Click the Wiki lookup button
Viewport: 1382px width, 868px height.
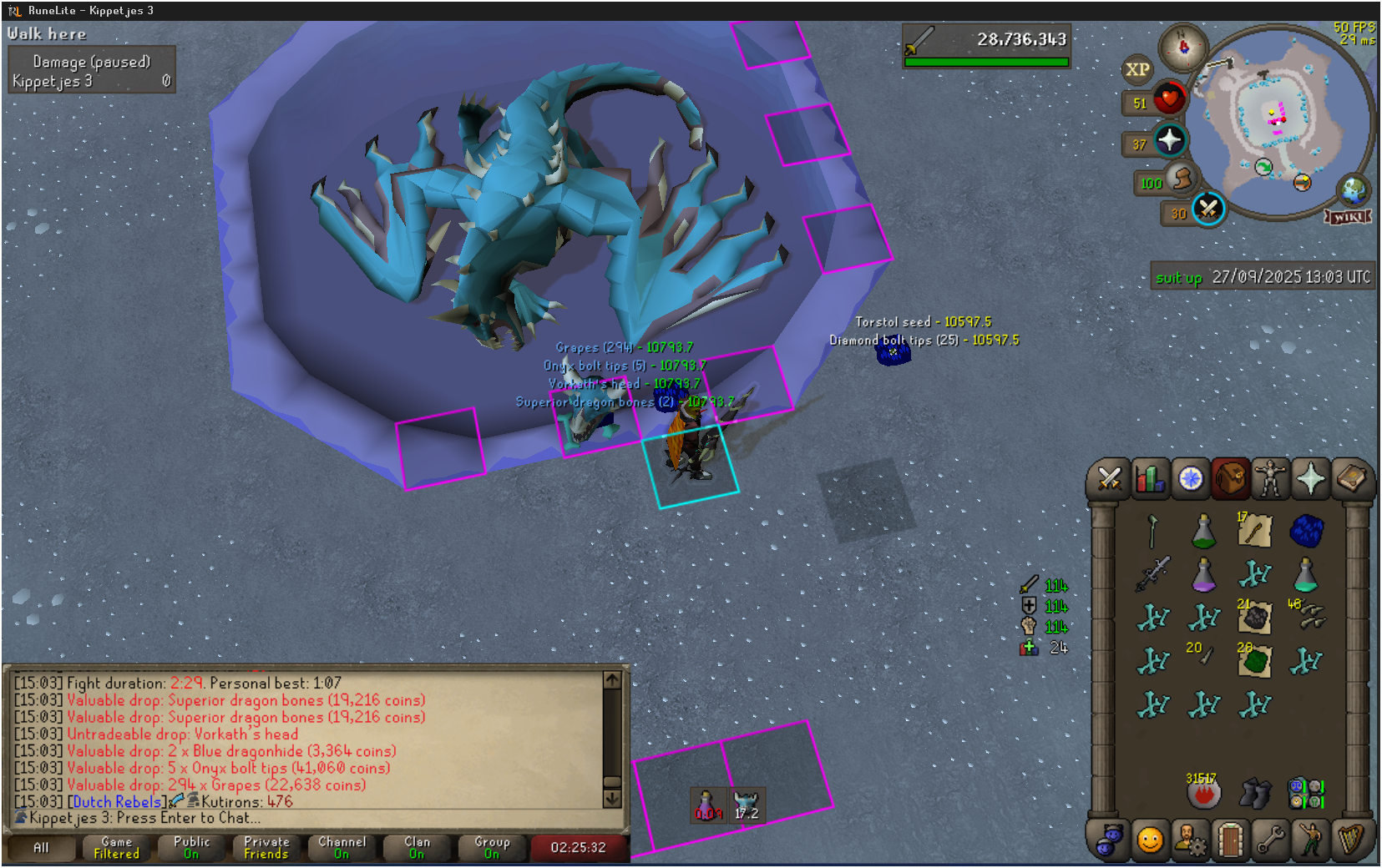[1349, 217]
